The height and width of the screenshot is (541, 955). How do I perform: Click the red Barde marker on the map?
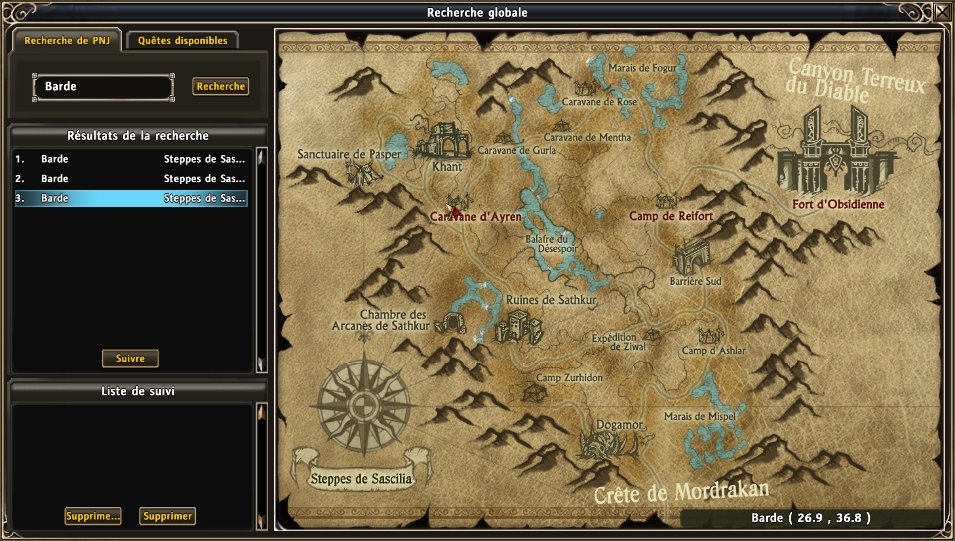pyautogui.click(x=455, y=210)
